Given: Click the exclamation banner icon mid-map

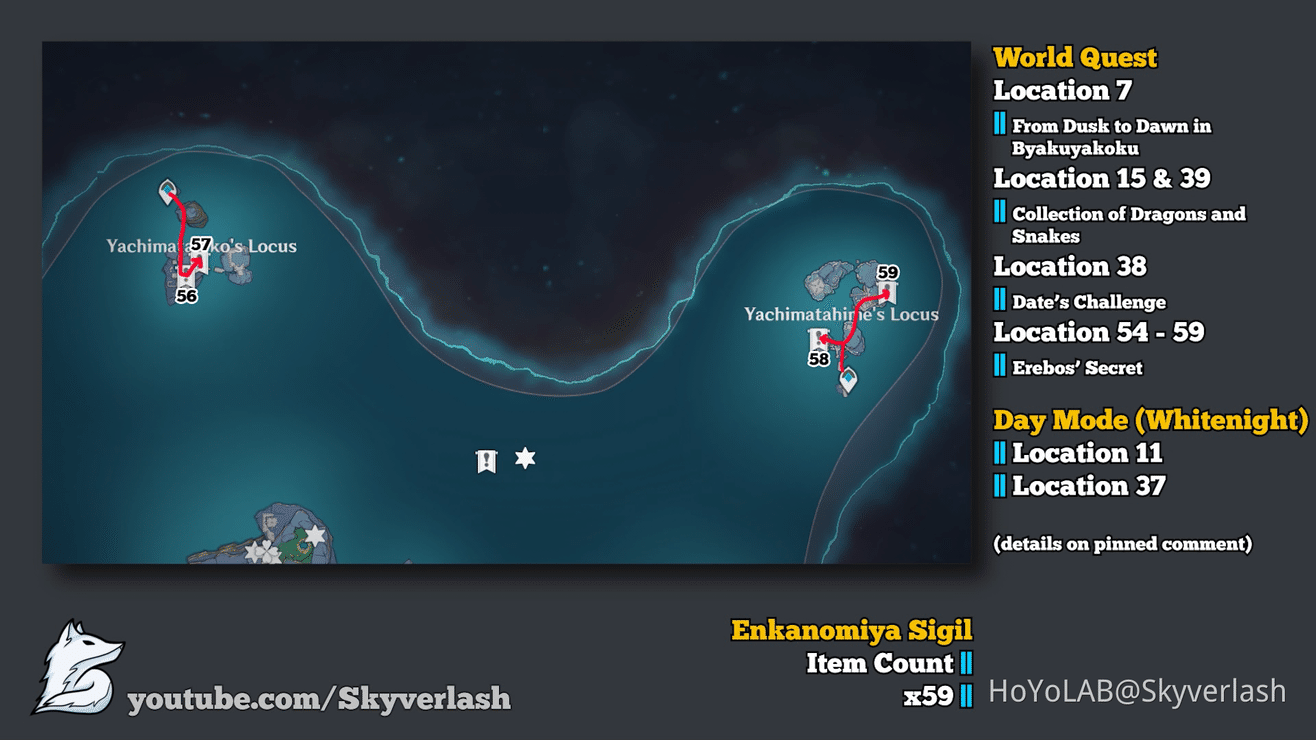Looking at the screenshot, I should pyautogui.click(x=485, y=460).
